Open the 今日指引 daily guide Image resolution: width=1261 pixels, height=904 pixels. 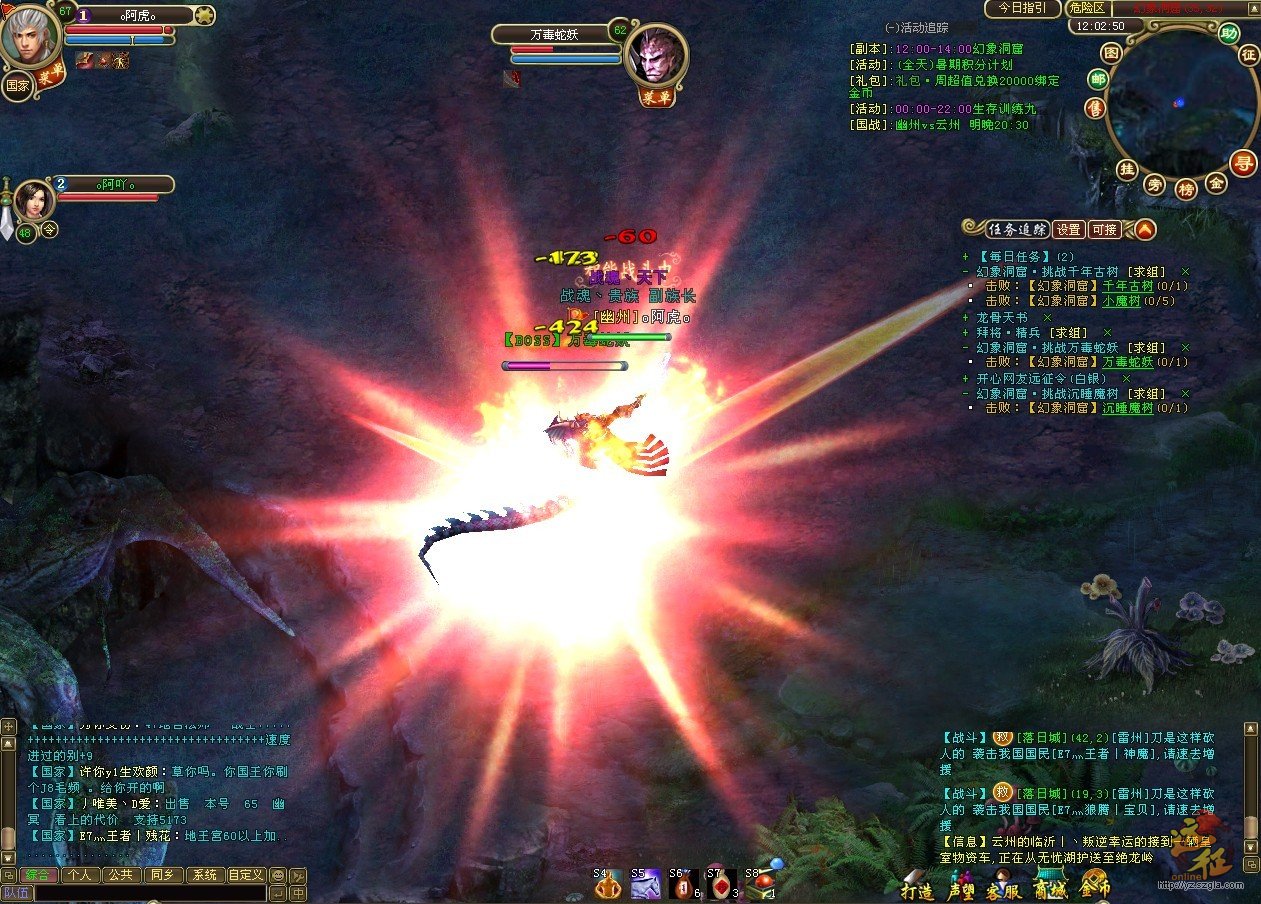(1022, 8)
